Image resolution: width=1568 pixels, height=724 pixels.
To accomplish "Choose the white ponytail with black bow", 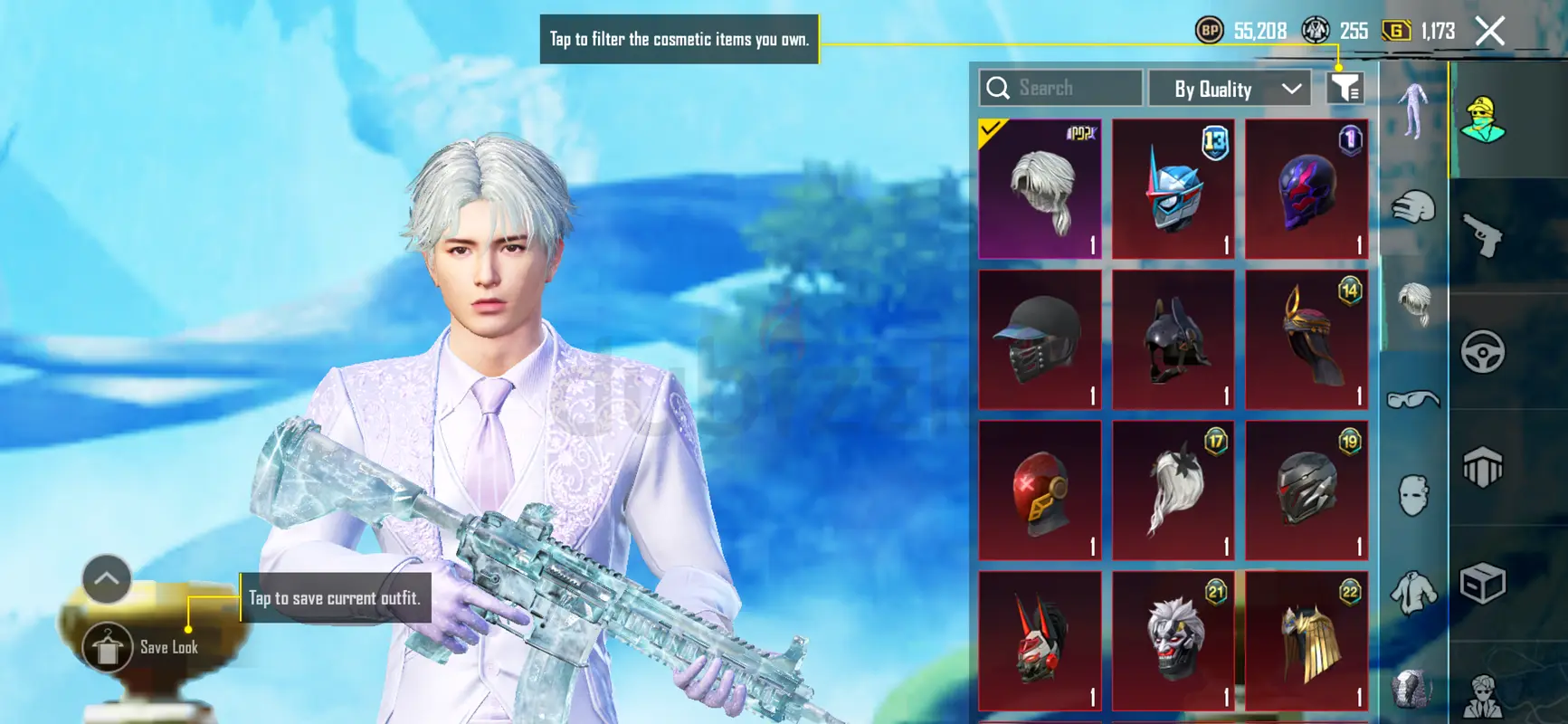I will pos(1173,490).
